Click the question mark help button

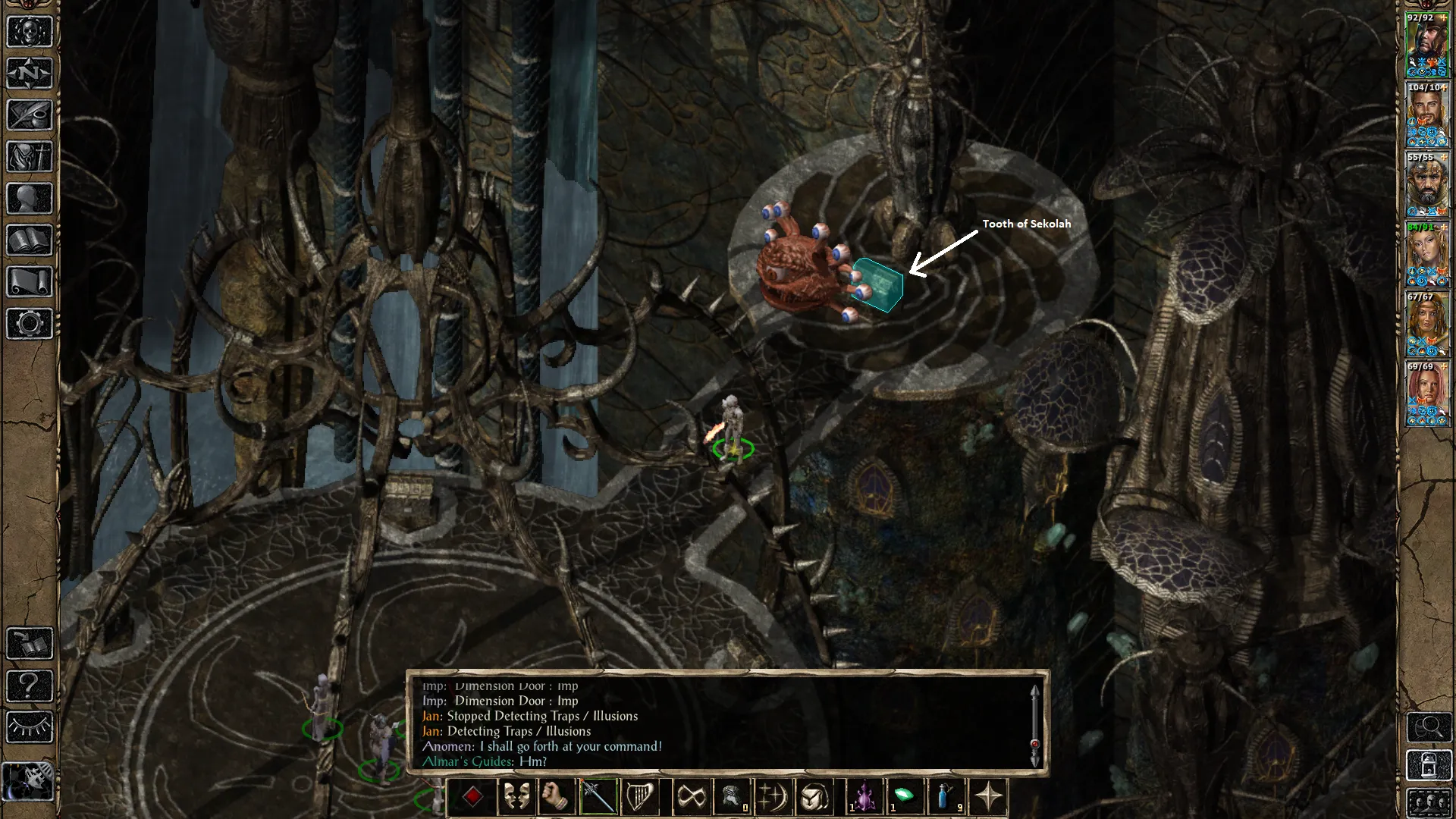30,686
